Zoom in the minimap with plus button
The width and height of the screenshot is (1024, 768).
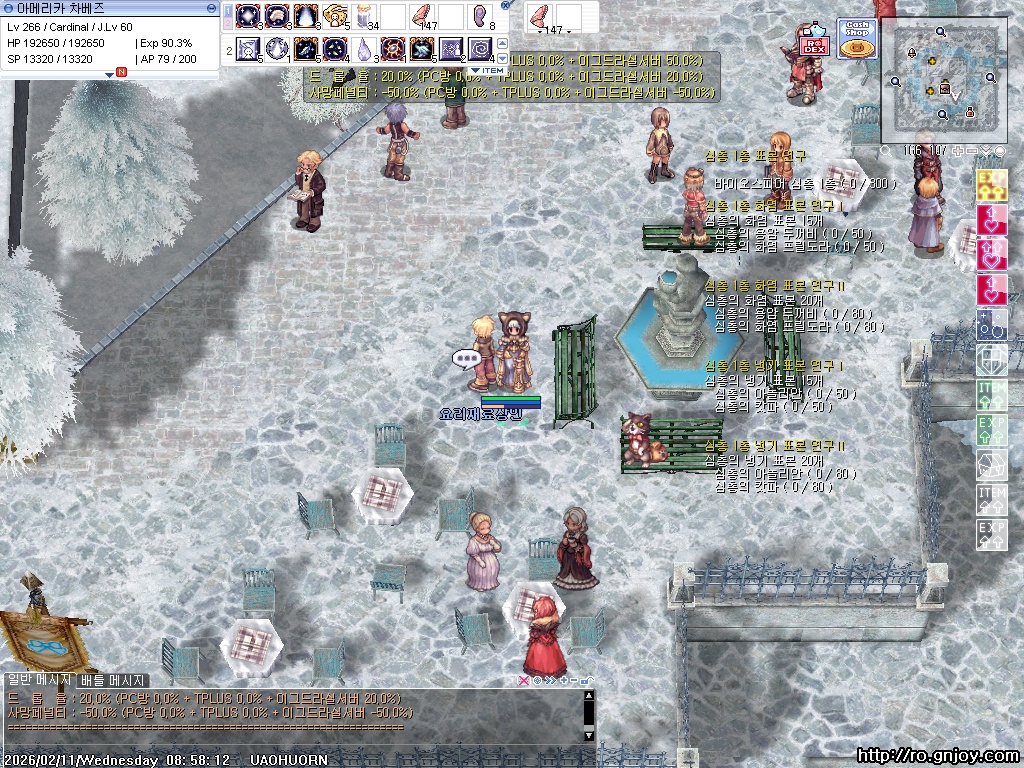pyautogui.click(x=958, y=151)
